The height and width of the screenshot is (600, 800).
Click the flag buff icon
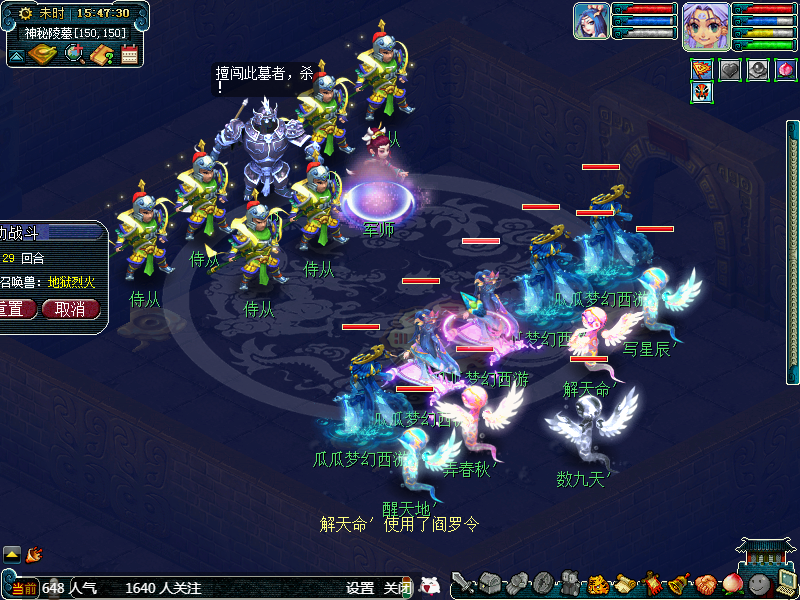point(702,70)
